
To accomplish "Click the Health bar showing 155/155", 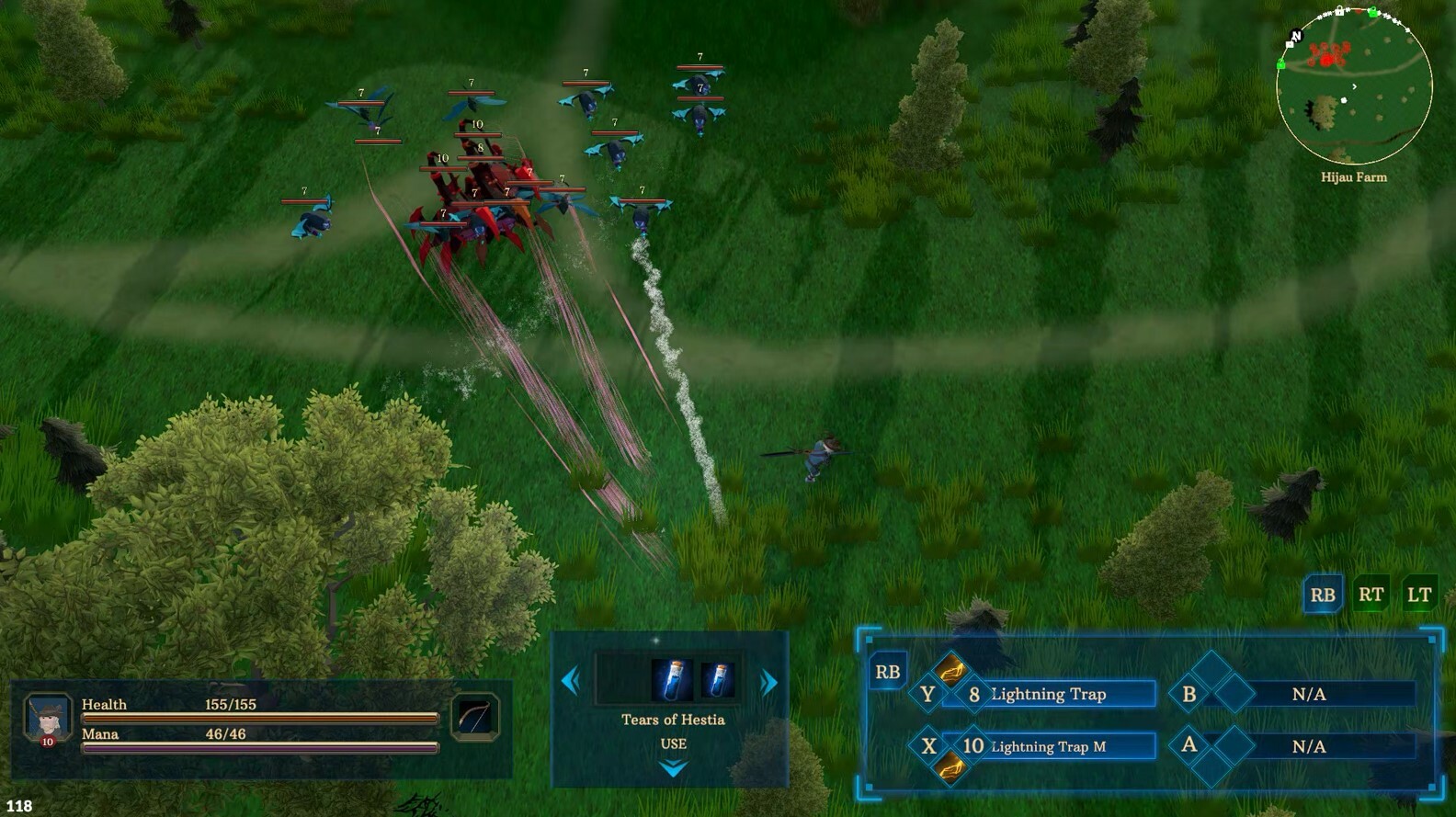I will pos(257,717).
